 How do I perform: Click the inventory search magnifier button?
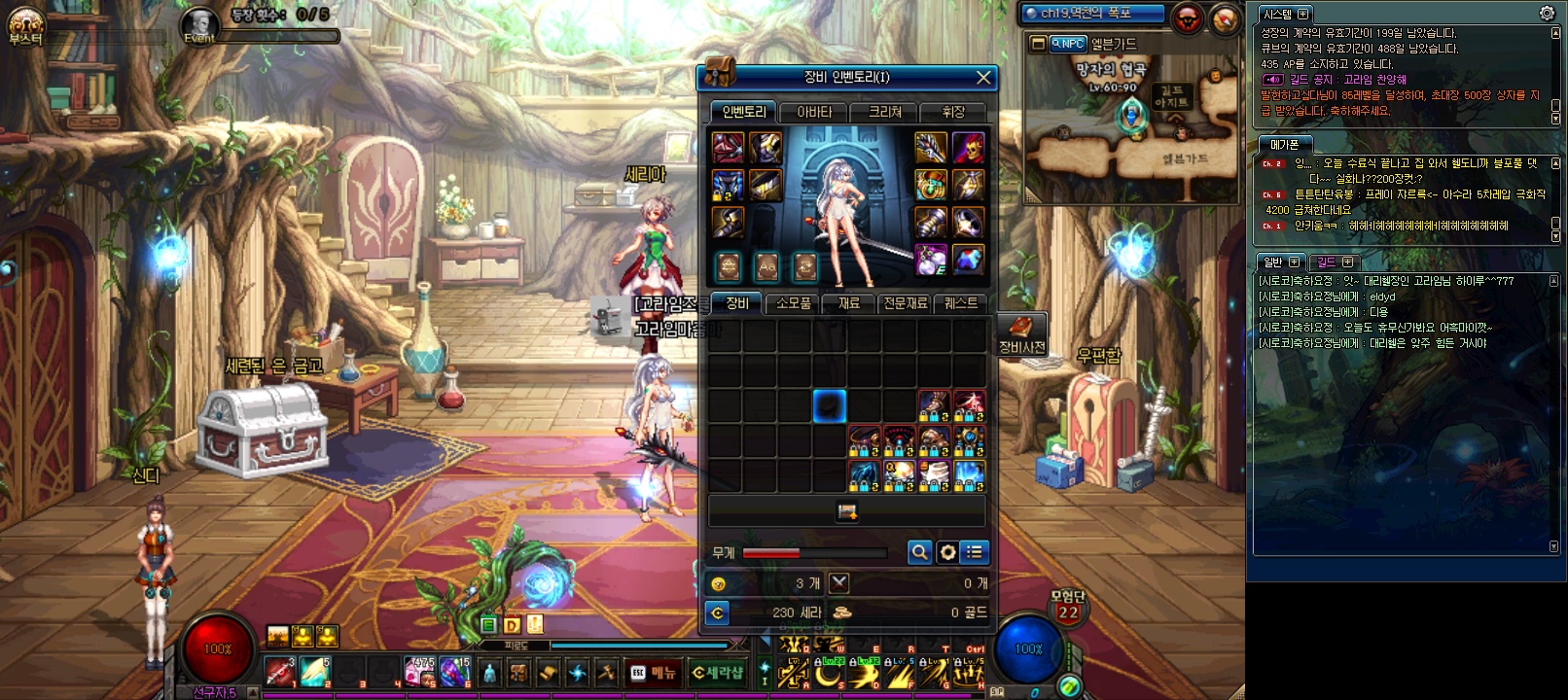click(919, 552)
